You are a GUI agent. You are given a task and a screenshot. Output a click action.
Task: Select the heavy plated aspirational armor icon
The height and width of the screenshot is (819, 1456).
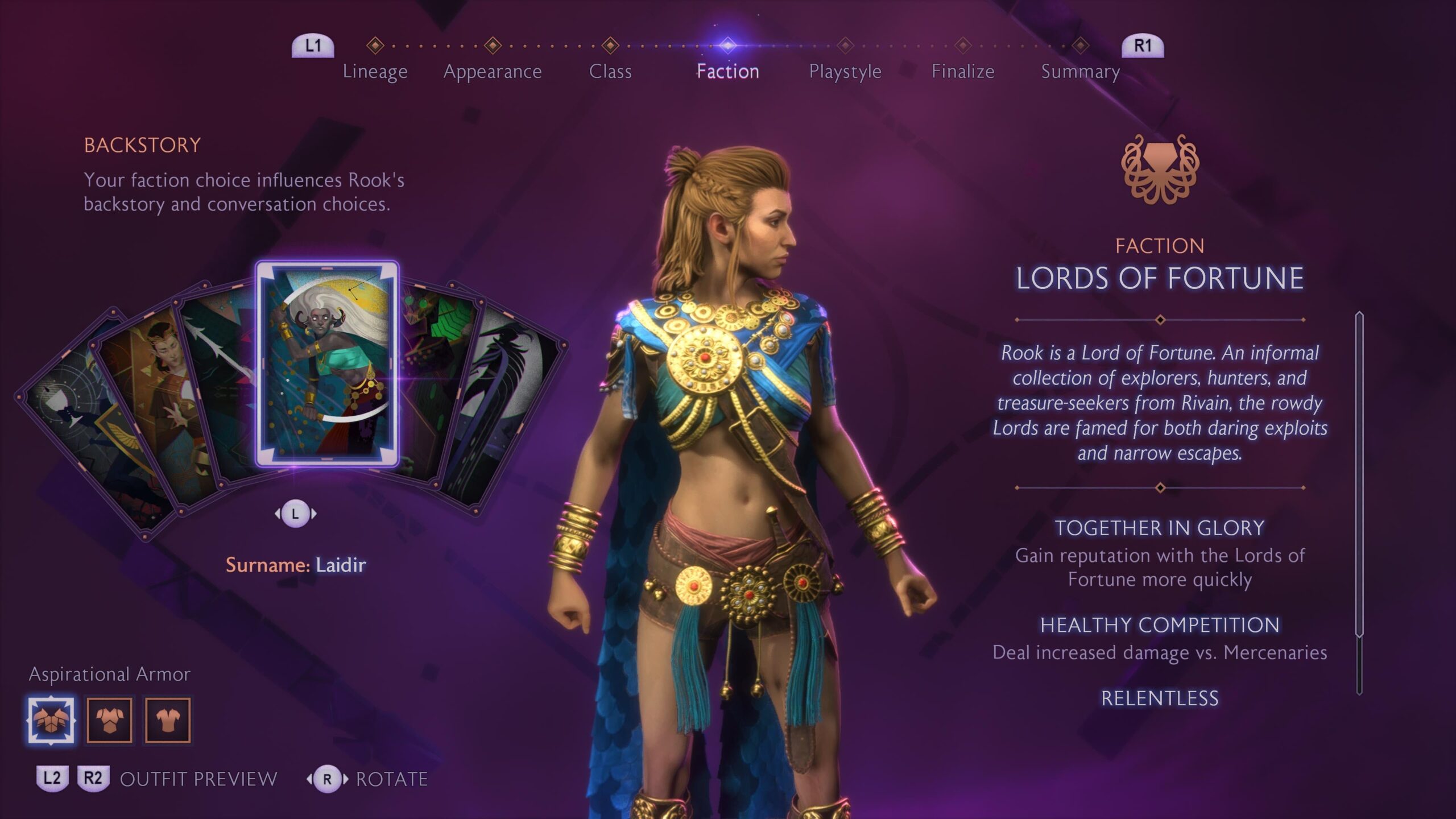point(51,720)
